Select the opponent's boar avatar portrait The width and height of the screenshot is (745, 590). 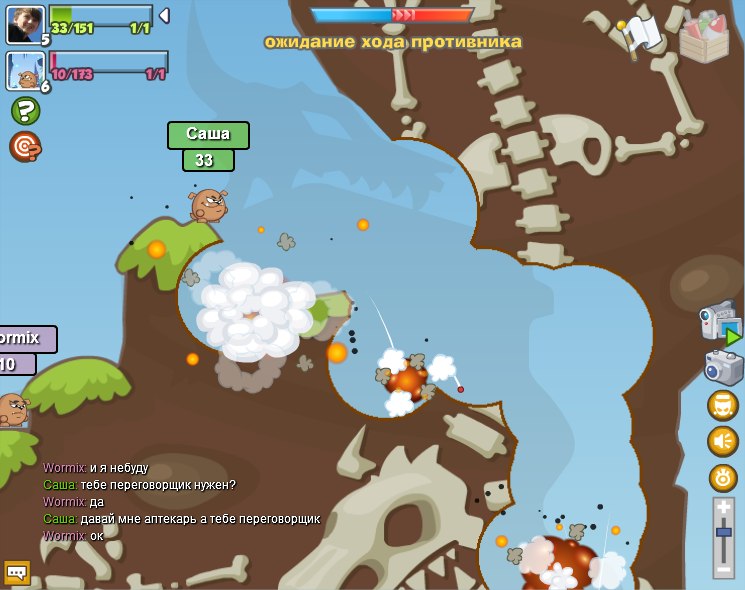coord(24,71)
